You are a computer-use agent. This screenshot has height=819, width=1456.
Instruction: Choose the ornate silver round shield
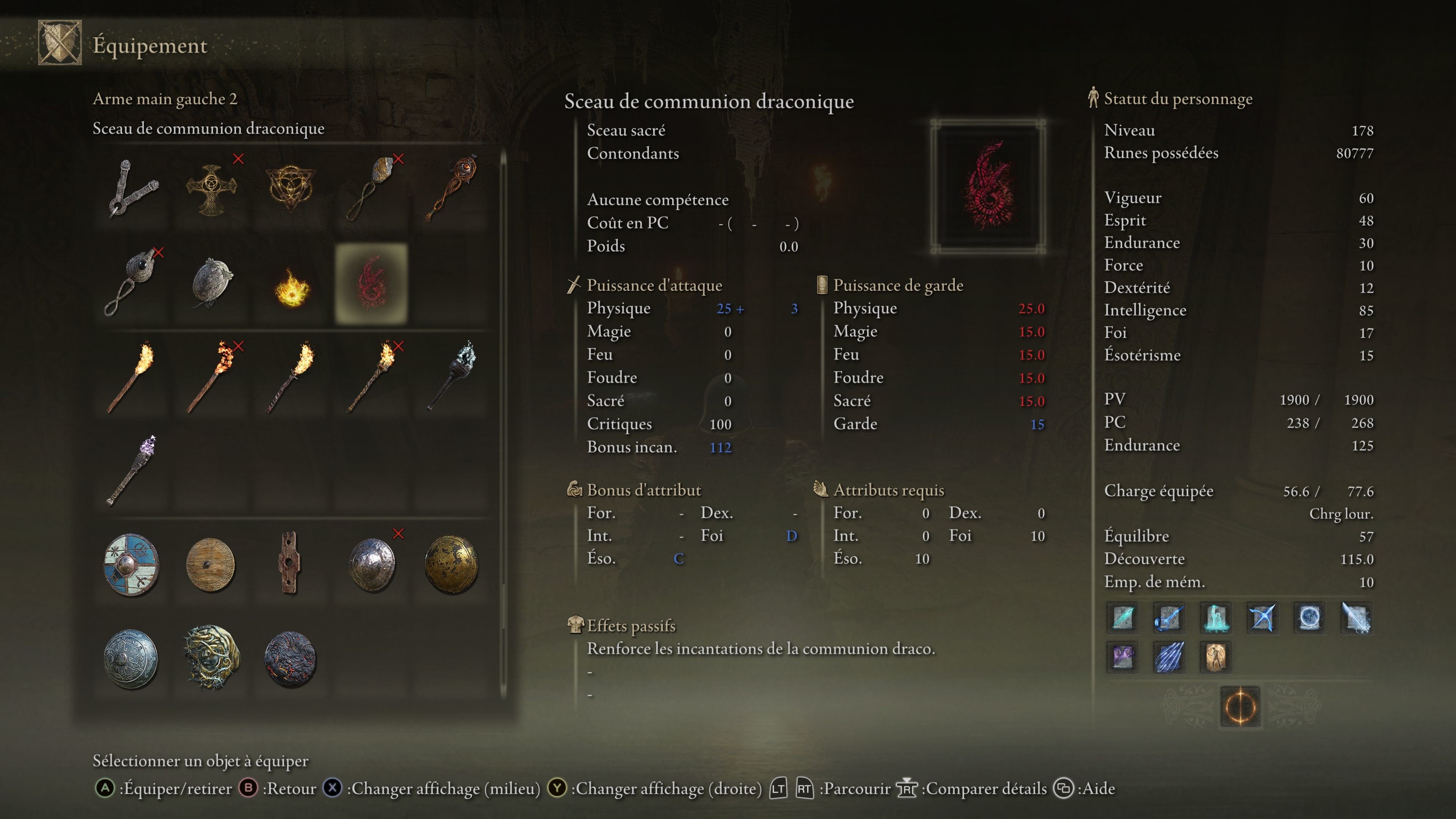click(x=131, y=659)
